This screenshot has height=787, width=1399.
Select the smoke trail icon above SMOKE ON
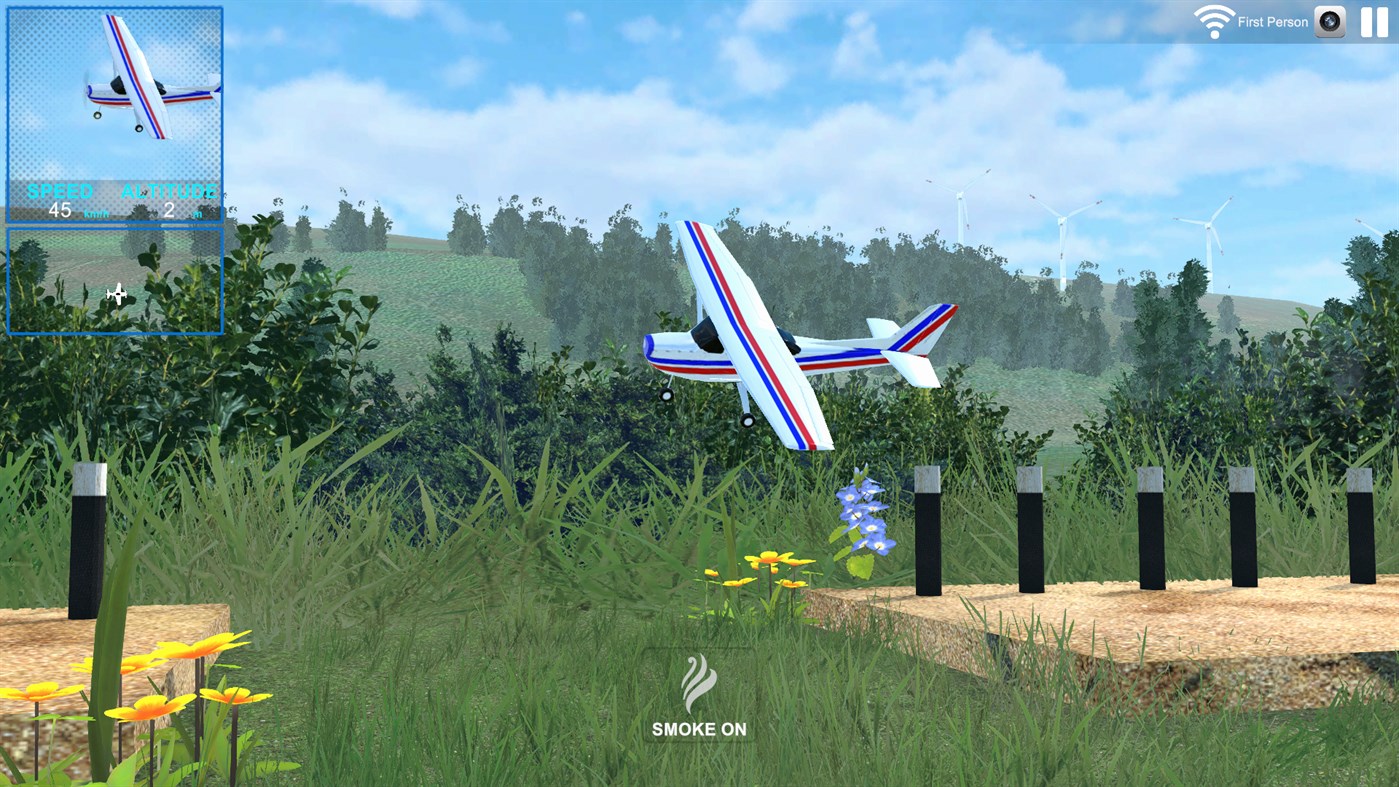(698, 680)
